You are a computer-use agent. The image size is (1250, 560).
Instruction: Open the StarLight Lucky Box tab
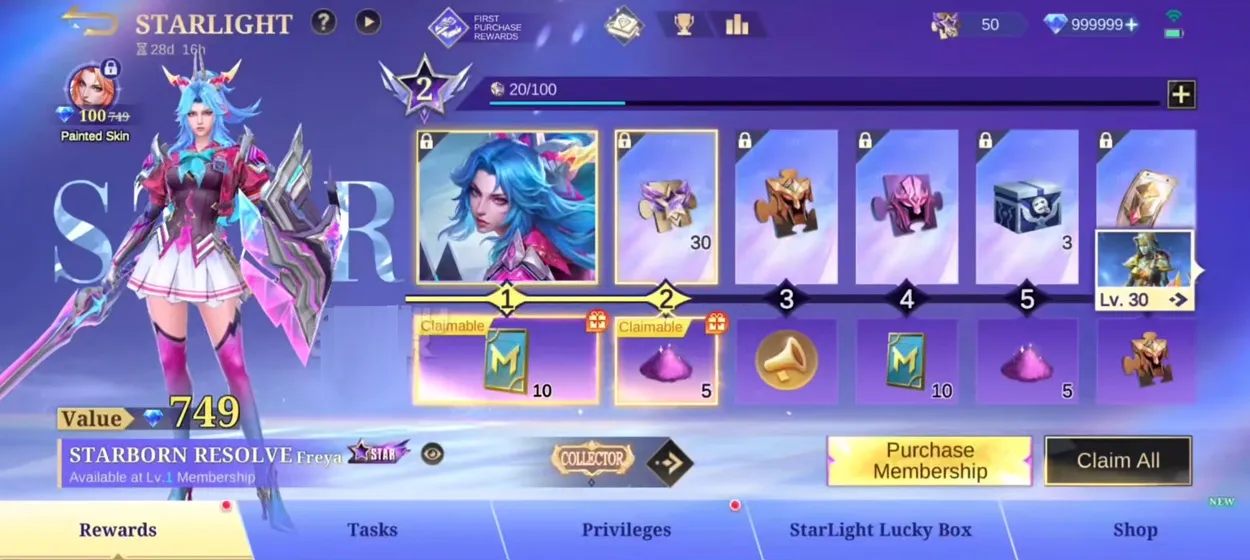[x=880, y=530]
